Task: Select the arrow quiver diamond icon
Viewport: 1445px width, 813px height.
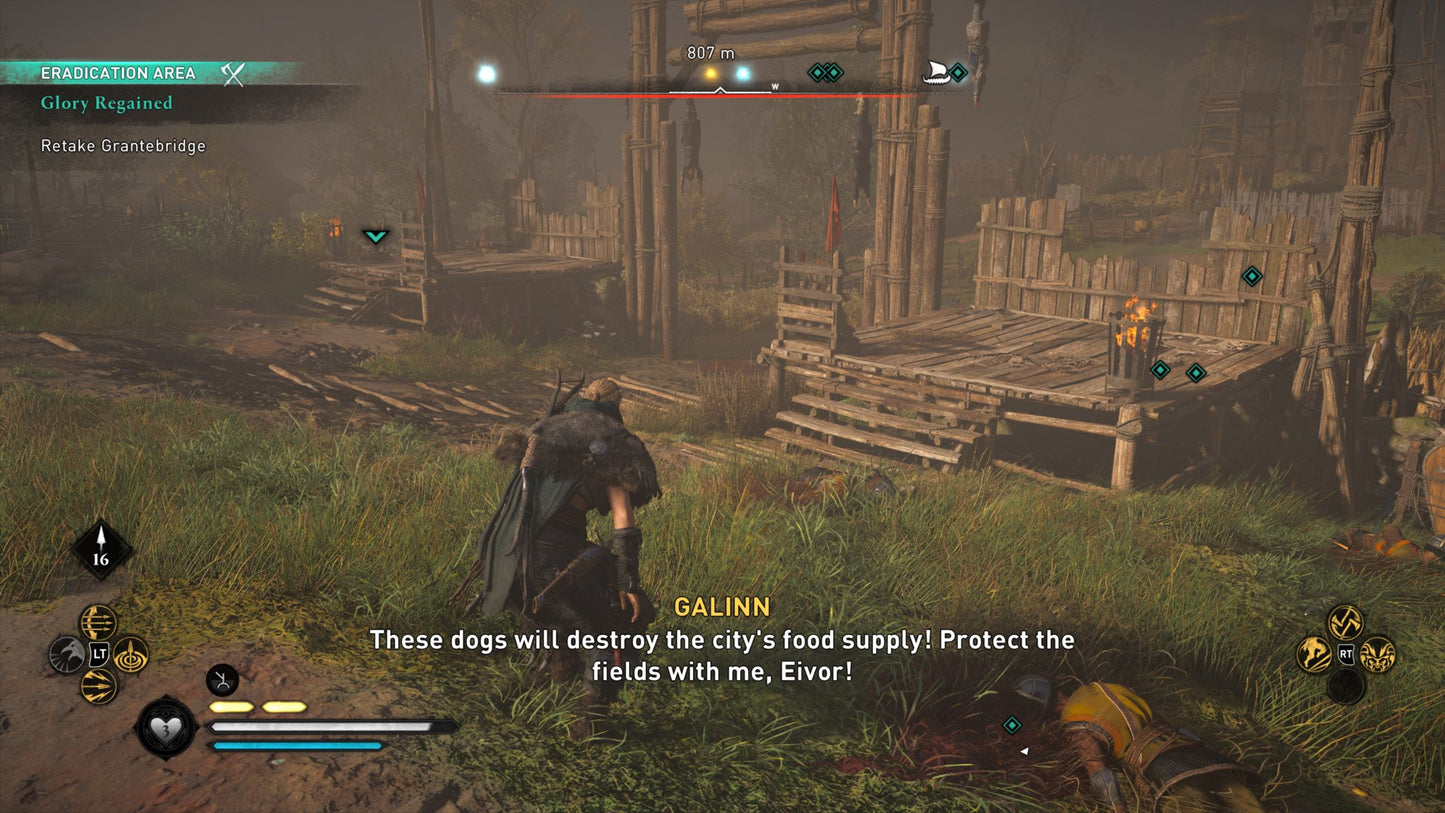Action: point(101,550)
